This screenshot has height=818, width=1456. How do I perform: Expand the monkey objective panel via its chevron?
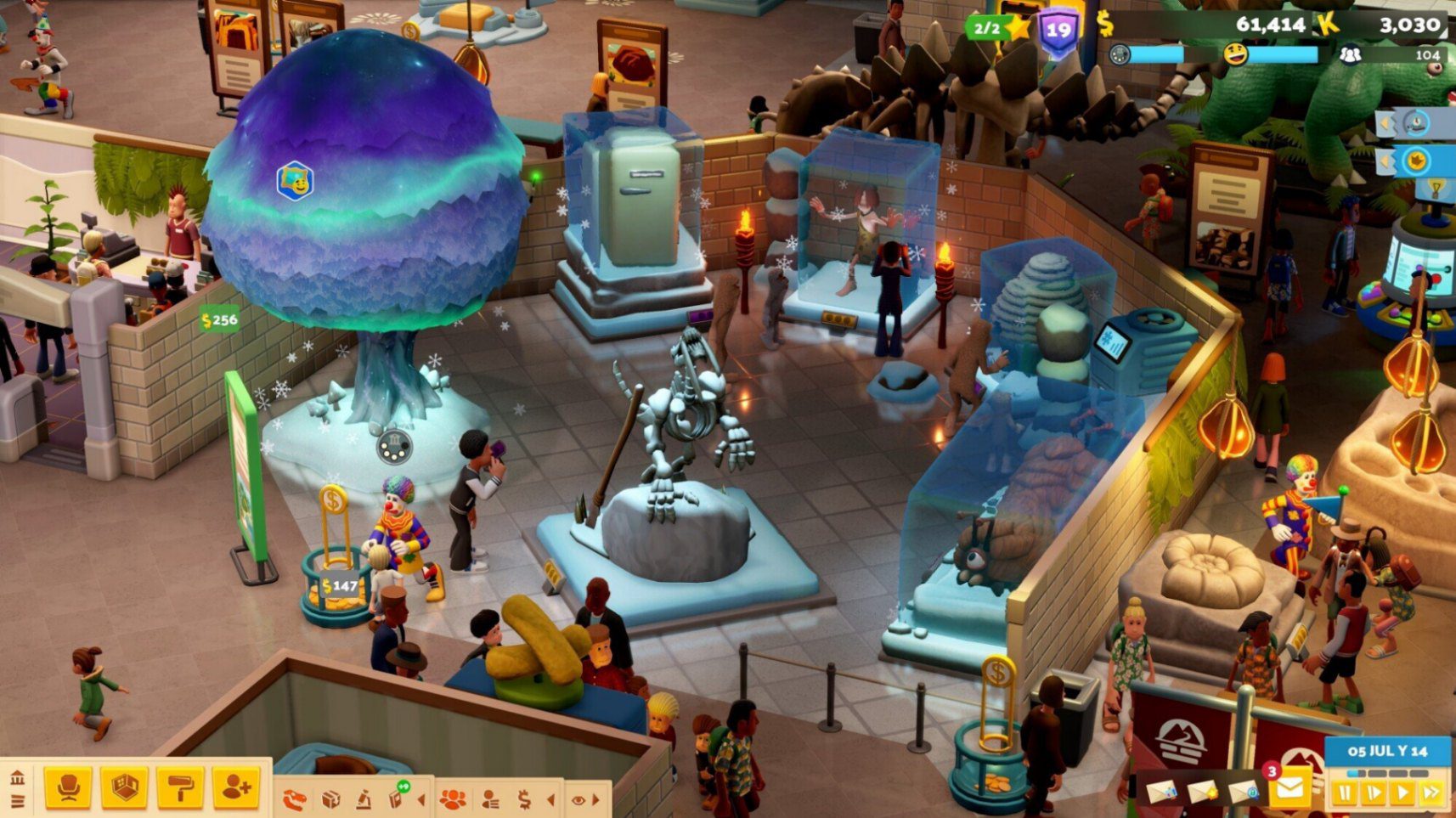(x=1384, y=123)
